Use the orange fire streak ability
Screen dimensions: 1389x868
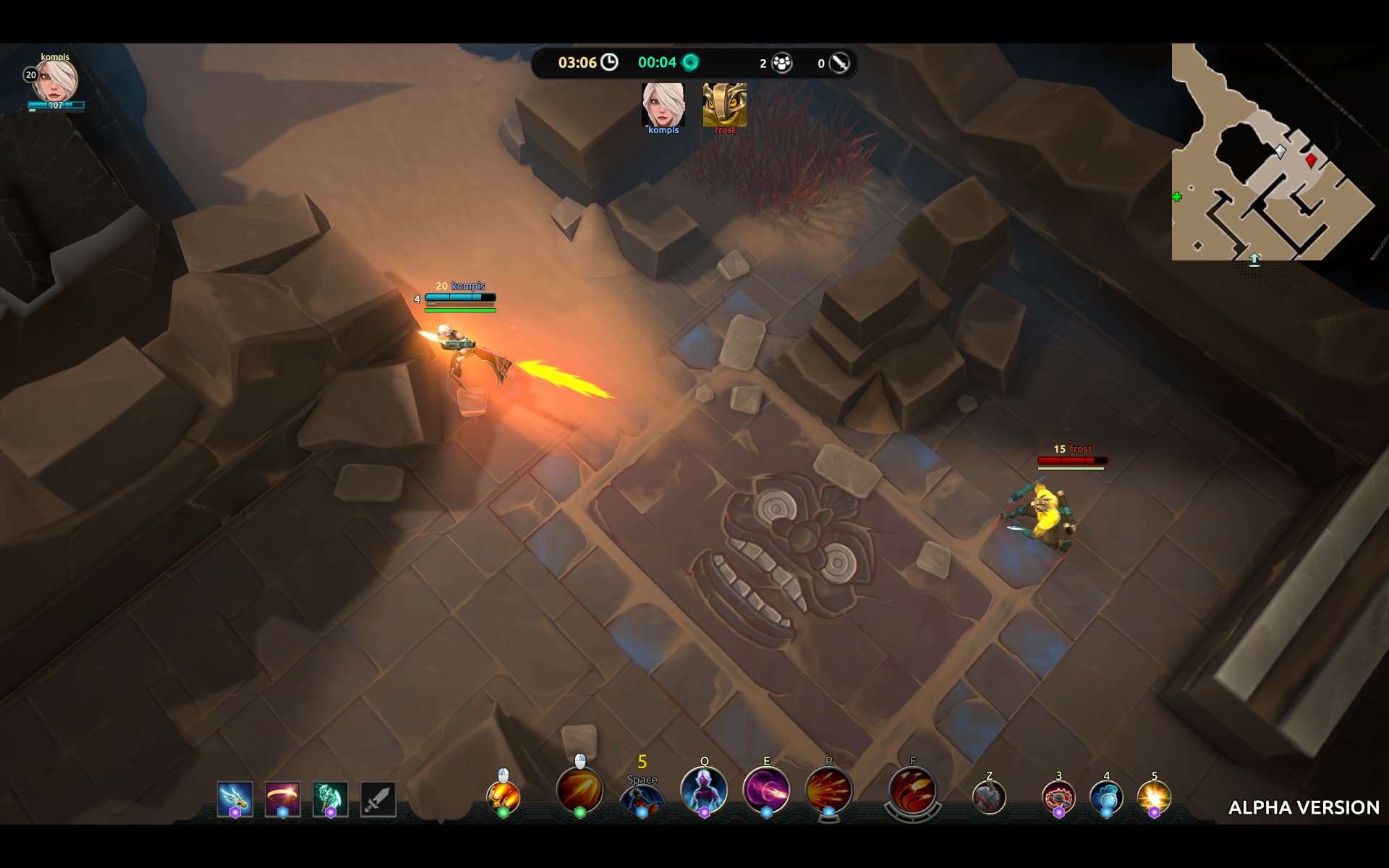tap(579, 791)
